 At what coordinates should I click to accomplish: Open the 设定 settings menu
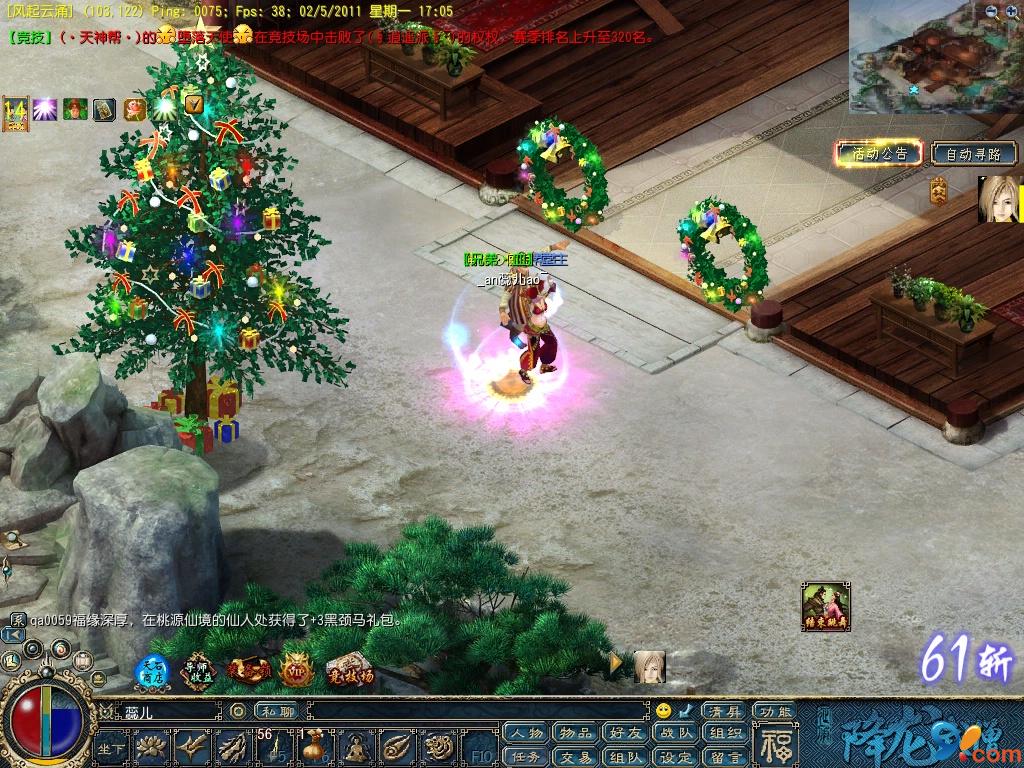point(676,757)
